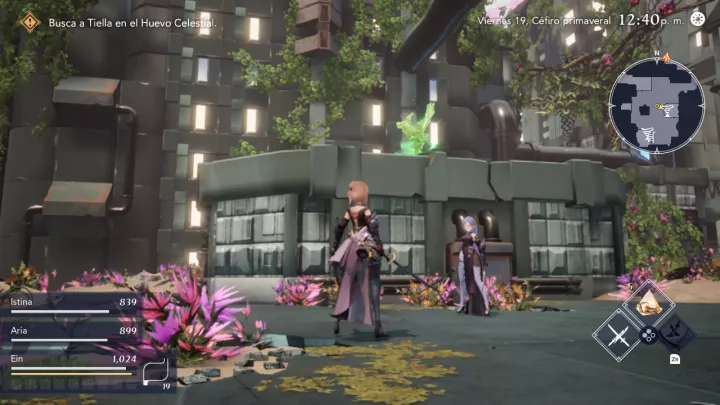720x405 pixels.
Task: Select the quest tracker about finding Tiella
Action: pos(132,21)
